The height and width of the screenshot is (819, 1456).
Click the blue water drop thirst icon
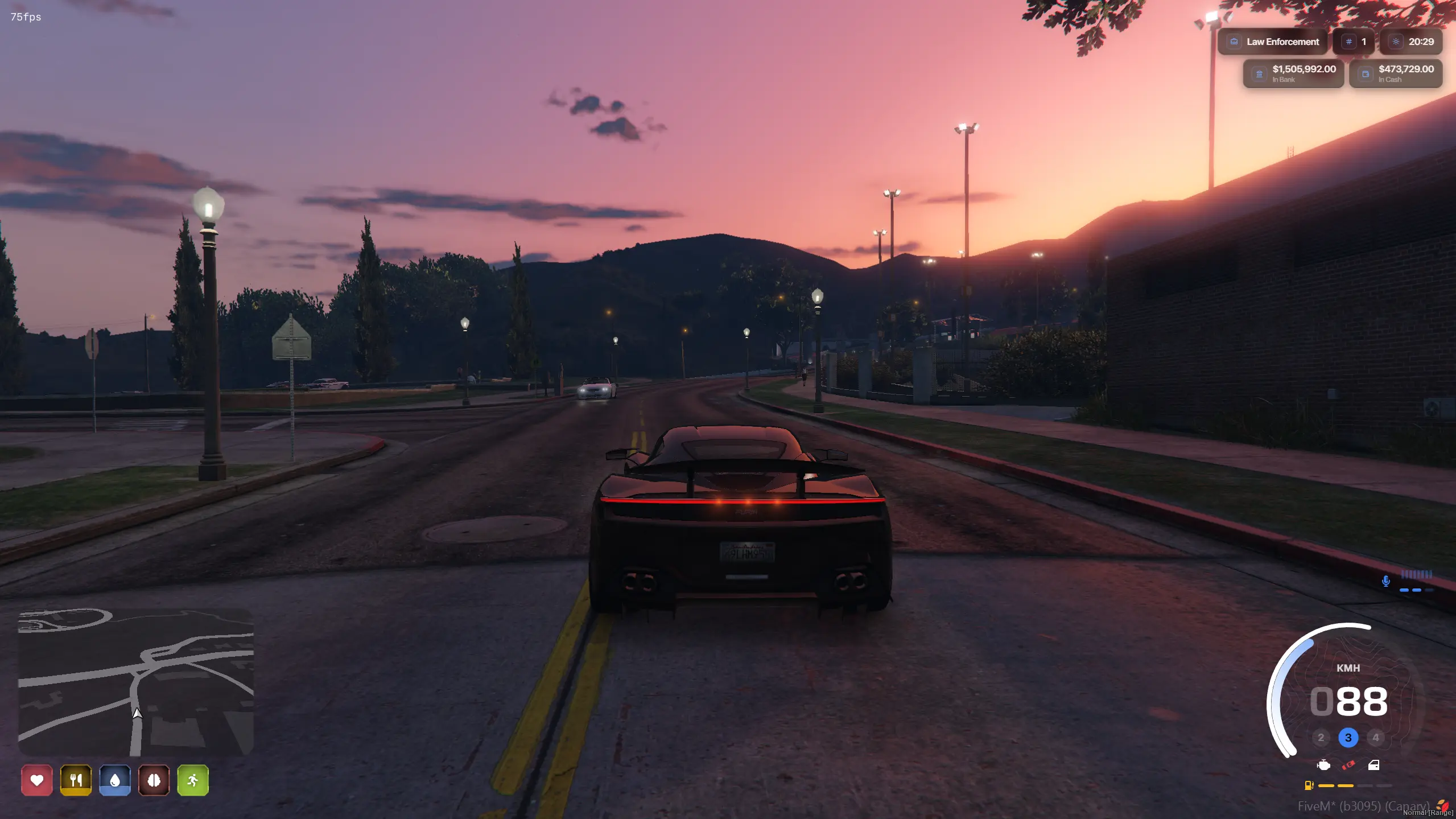click(x=115, y=780)
